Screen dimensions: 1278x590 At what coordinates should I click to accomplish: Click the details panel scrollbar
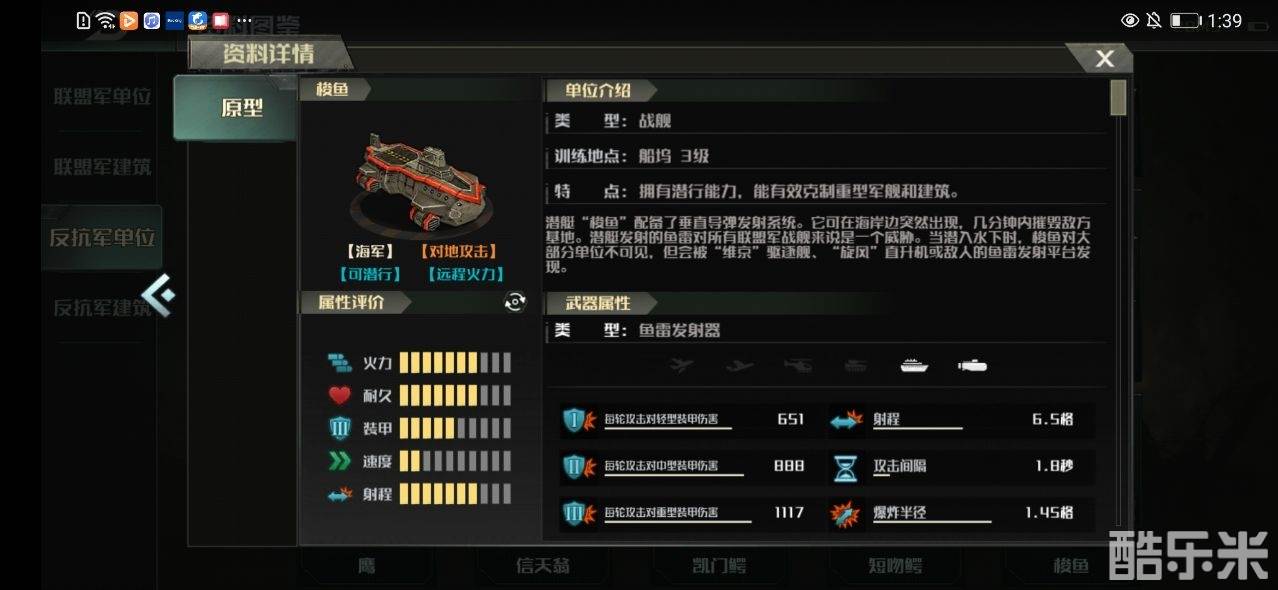click(x=1118, y=98)
